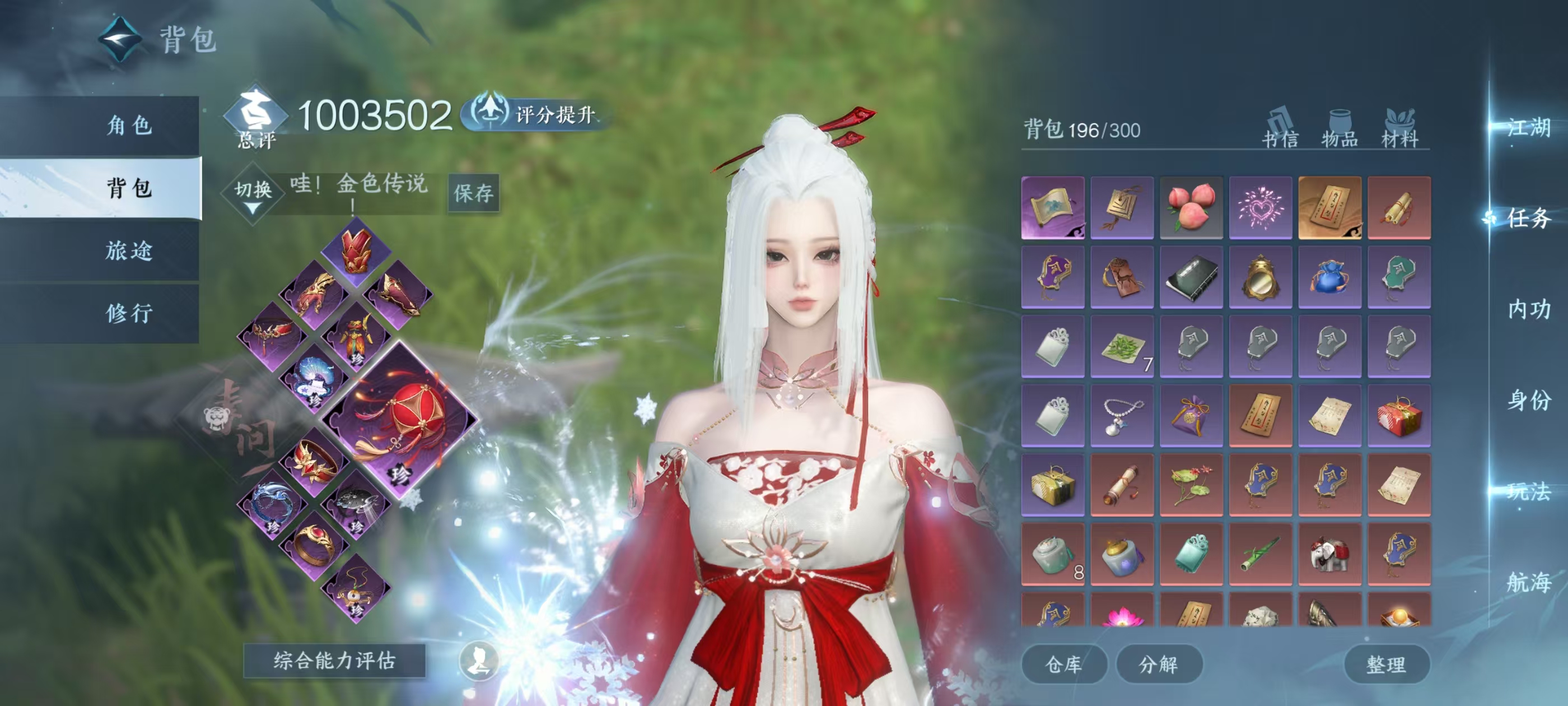1568x706 pixels.
Task: Select the peaches item in the bag
Action: pos(1191,208)
